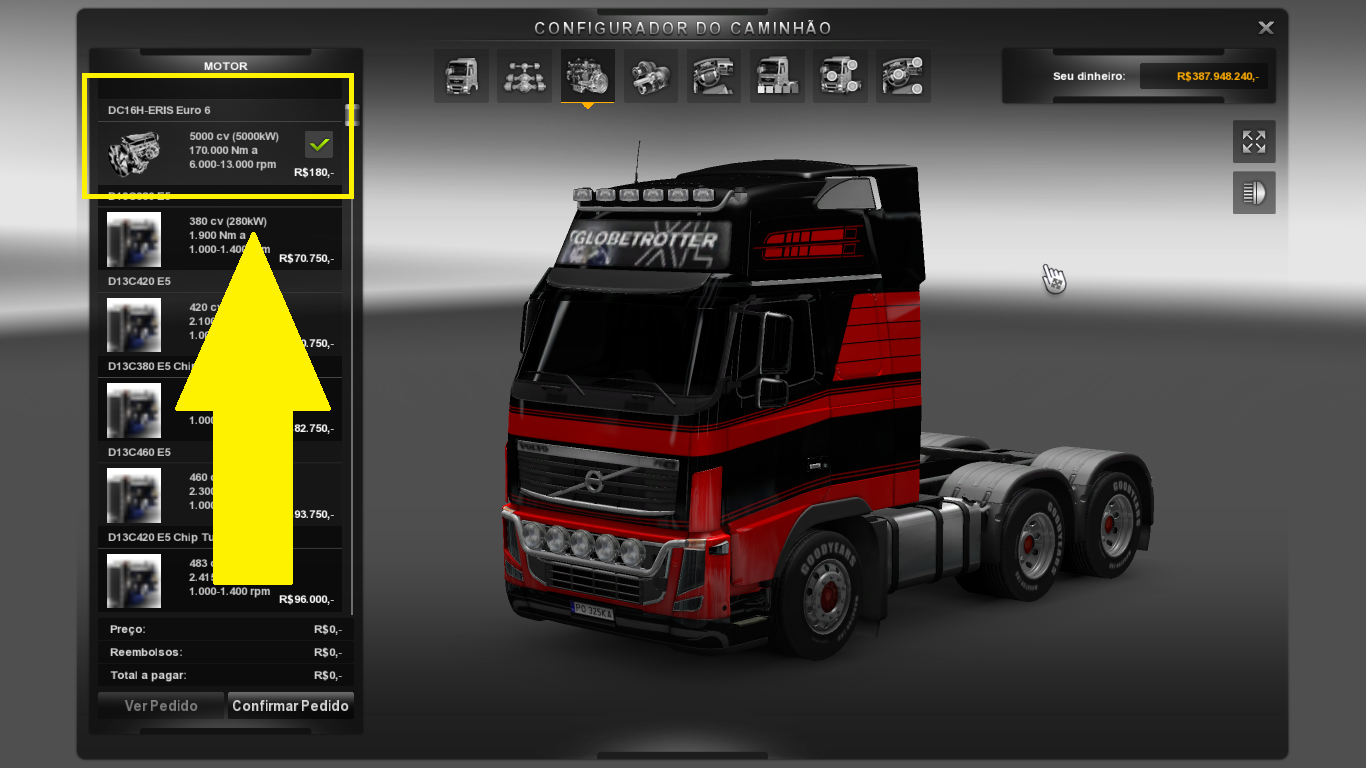Open the cabin configuration category
The image size is (1366, 768).
pyautogui.click(x=461, y=75)
